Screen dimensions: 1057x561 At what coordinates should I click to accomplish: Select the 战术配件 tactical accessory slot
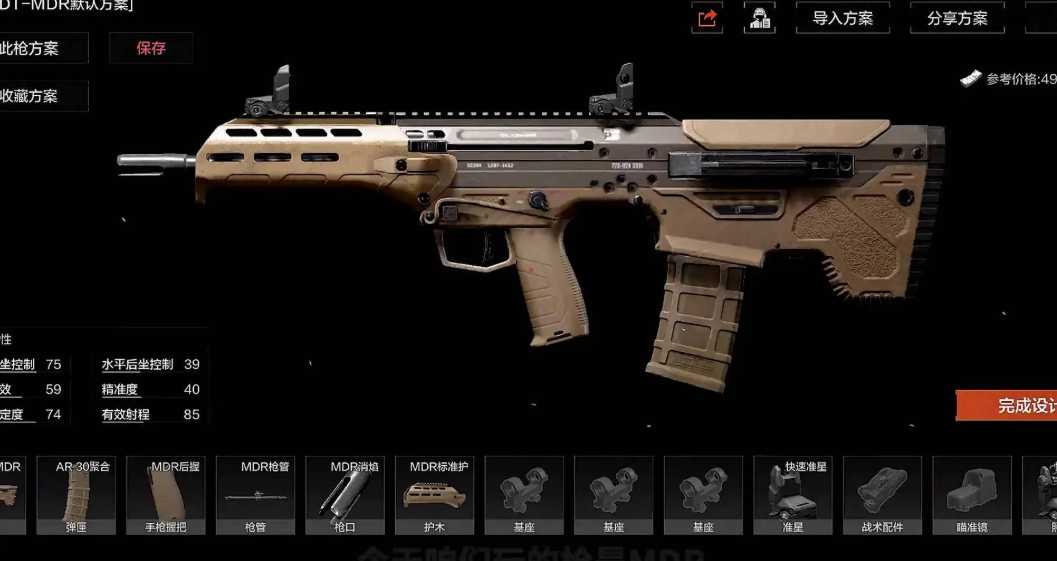[x=882, y=495]
